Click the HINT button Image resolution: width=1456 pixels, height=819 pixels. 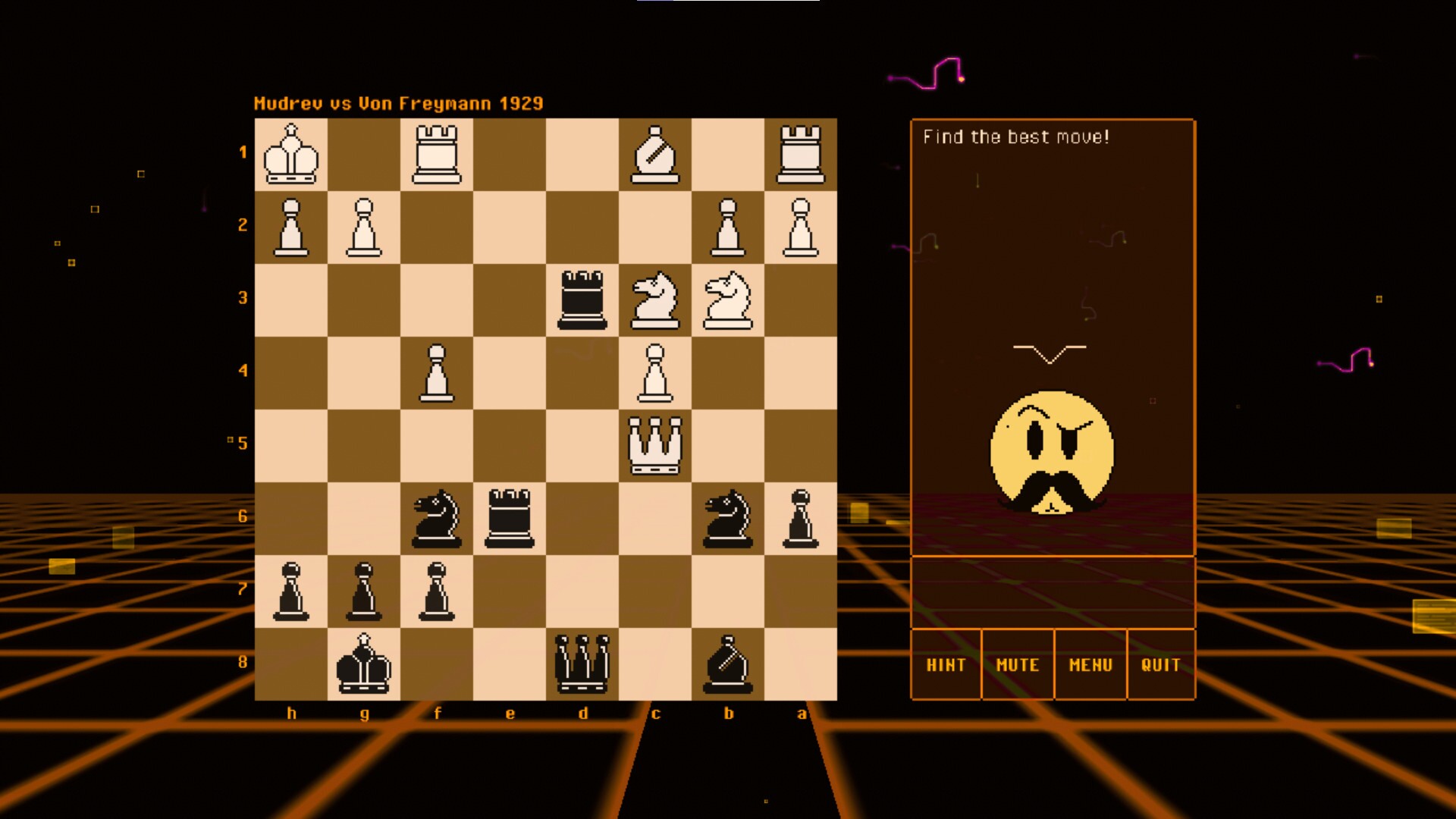(x=946, y=665)
